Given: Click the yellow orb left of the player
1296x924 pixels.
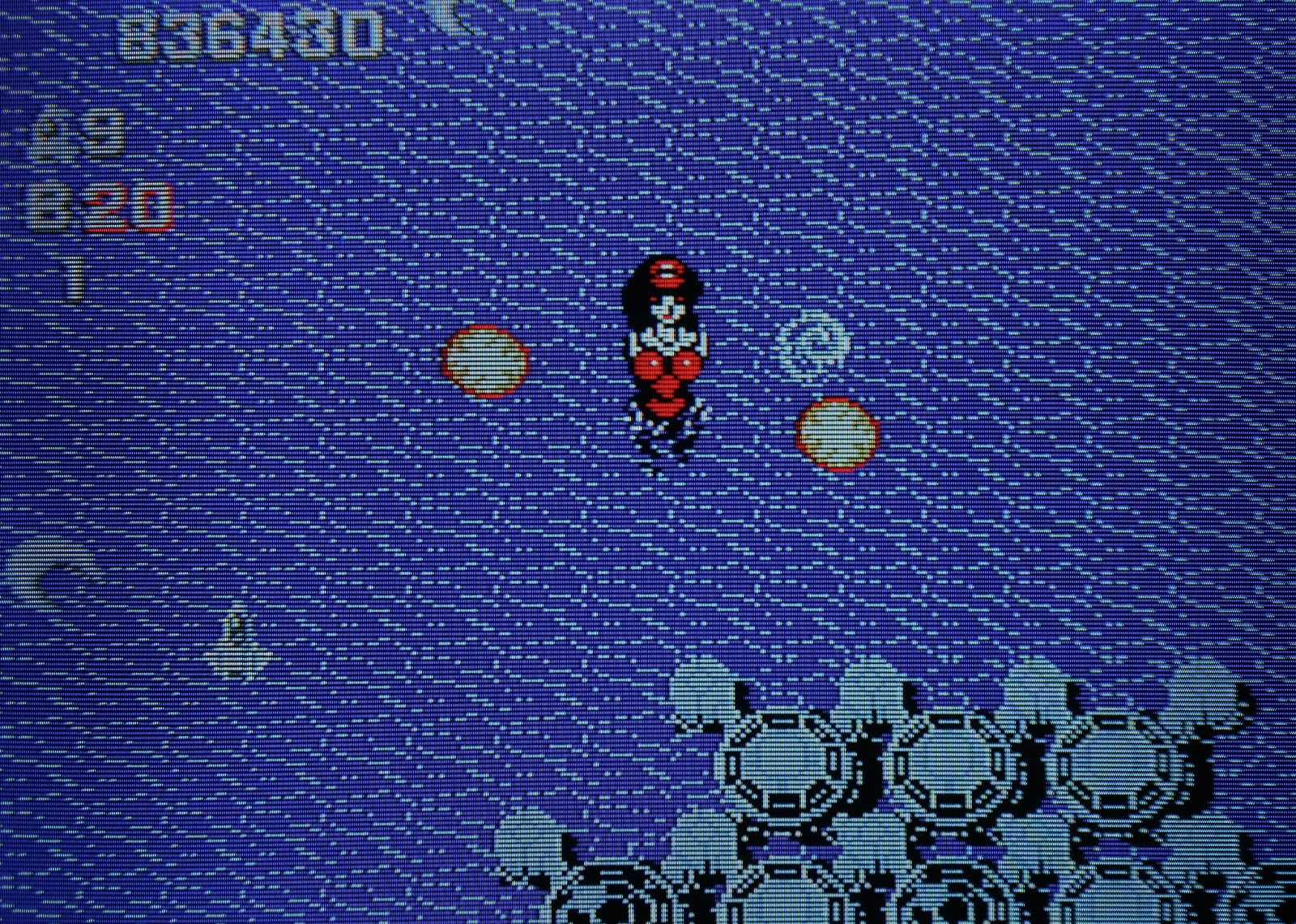Looking at the screenshot, I should (486, 360).
